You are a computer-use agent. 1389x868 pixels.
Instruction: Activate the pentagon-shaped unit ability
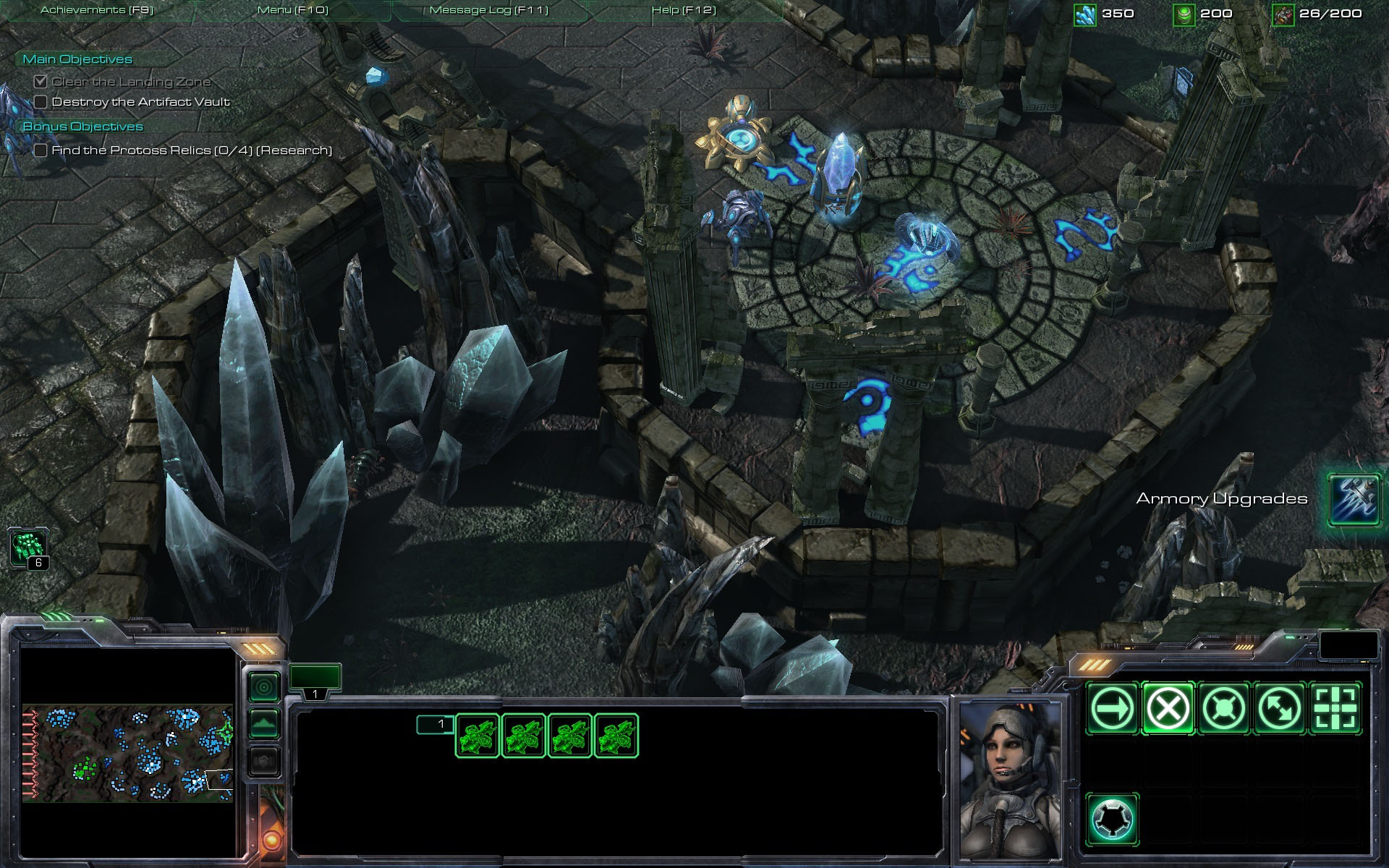[1112, 820]
